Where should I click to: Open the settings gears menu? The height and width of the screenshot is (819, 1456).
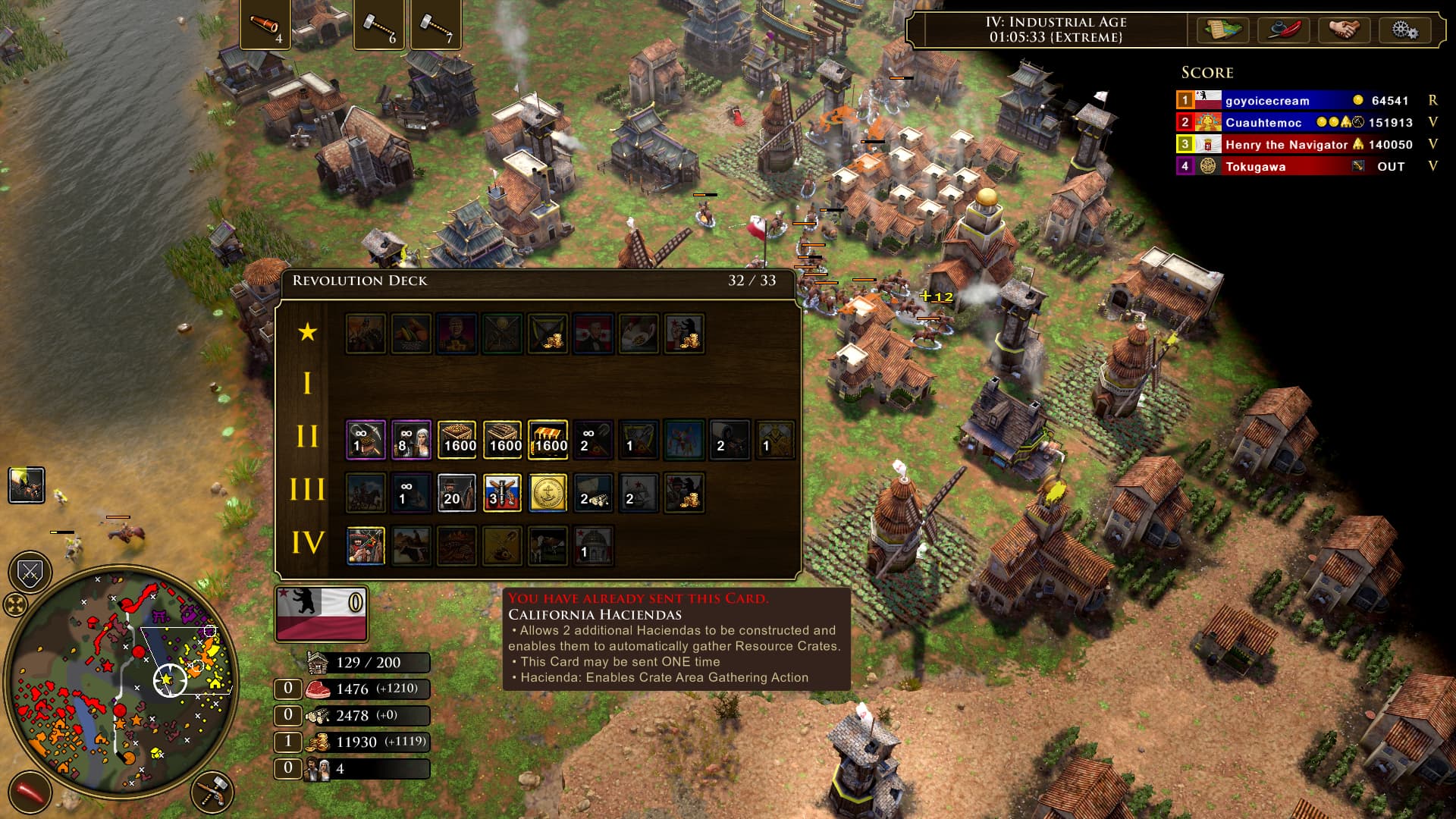click(x=1404, y=30)
